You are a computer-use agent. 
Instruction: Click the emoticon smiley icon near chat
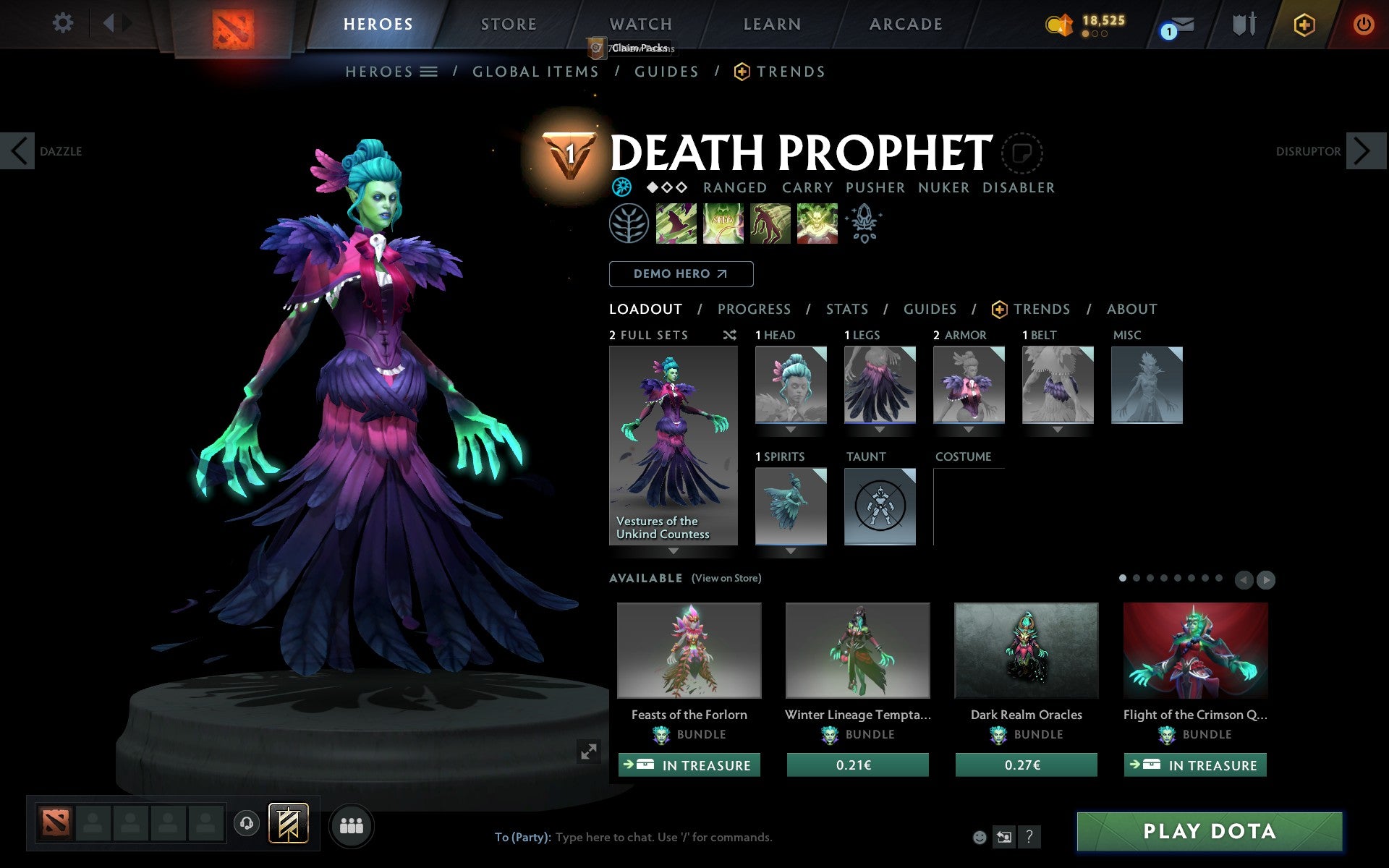981,837
